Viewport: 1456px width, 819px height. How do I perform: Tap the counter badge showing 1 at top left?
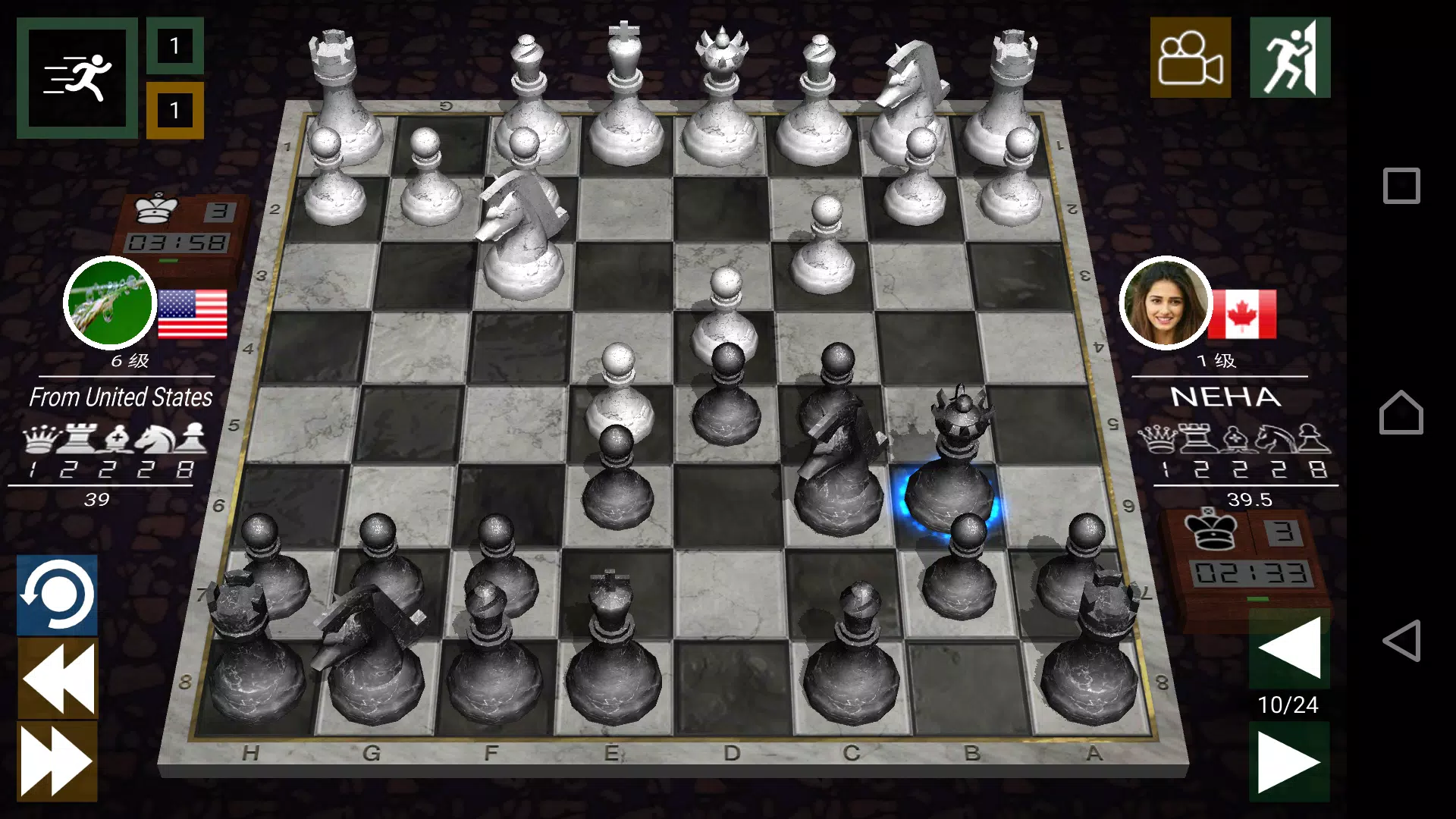176,44
